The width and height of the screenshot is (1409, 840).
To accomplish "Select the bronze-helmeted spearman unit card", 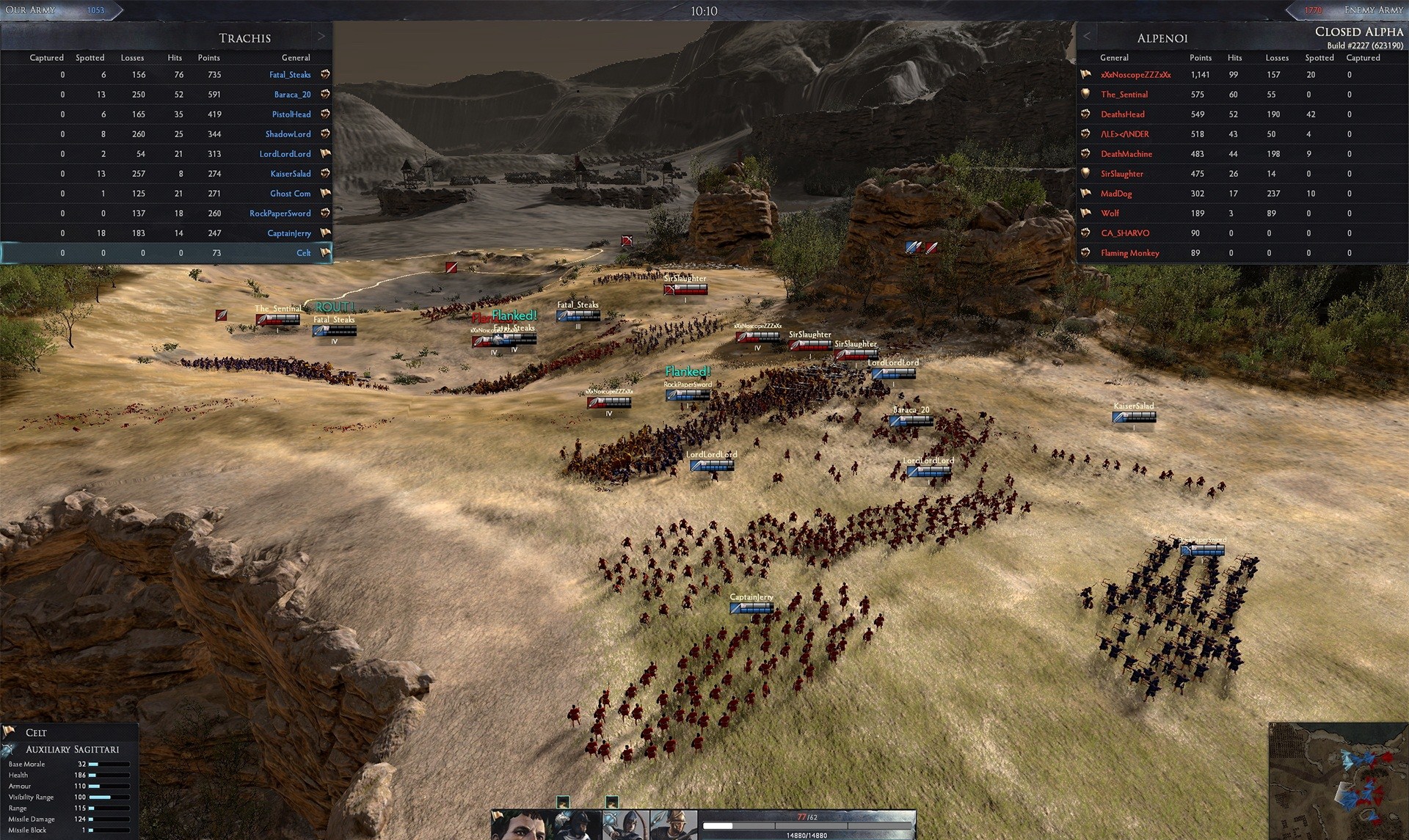I will pos(673,825).
